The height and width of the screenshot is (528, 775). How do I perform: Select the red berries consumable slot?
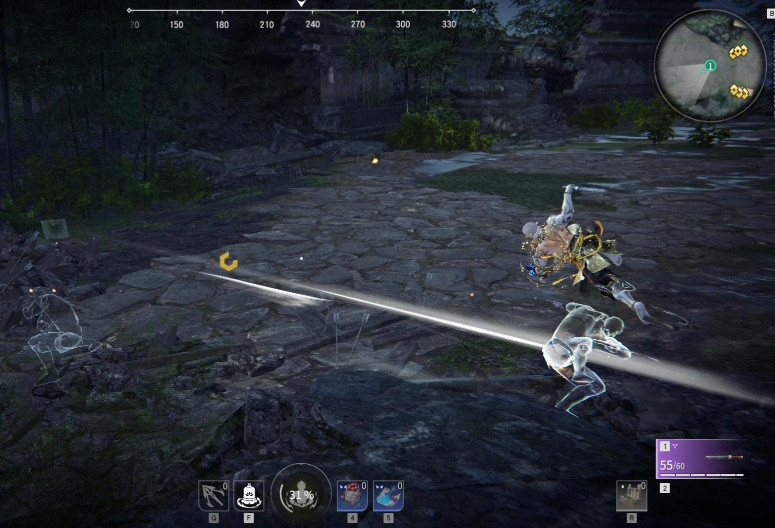coord(352,496)
